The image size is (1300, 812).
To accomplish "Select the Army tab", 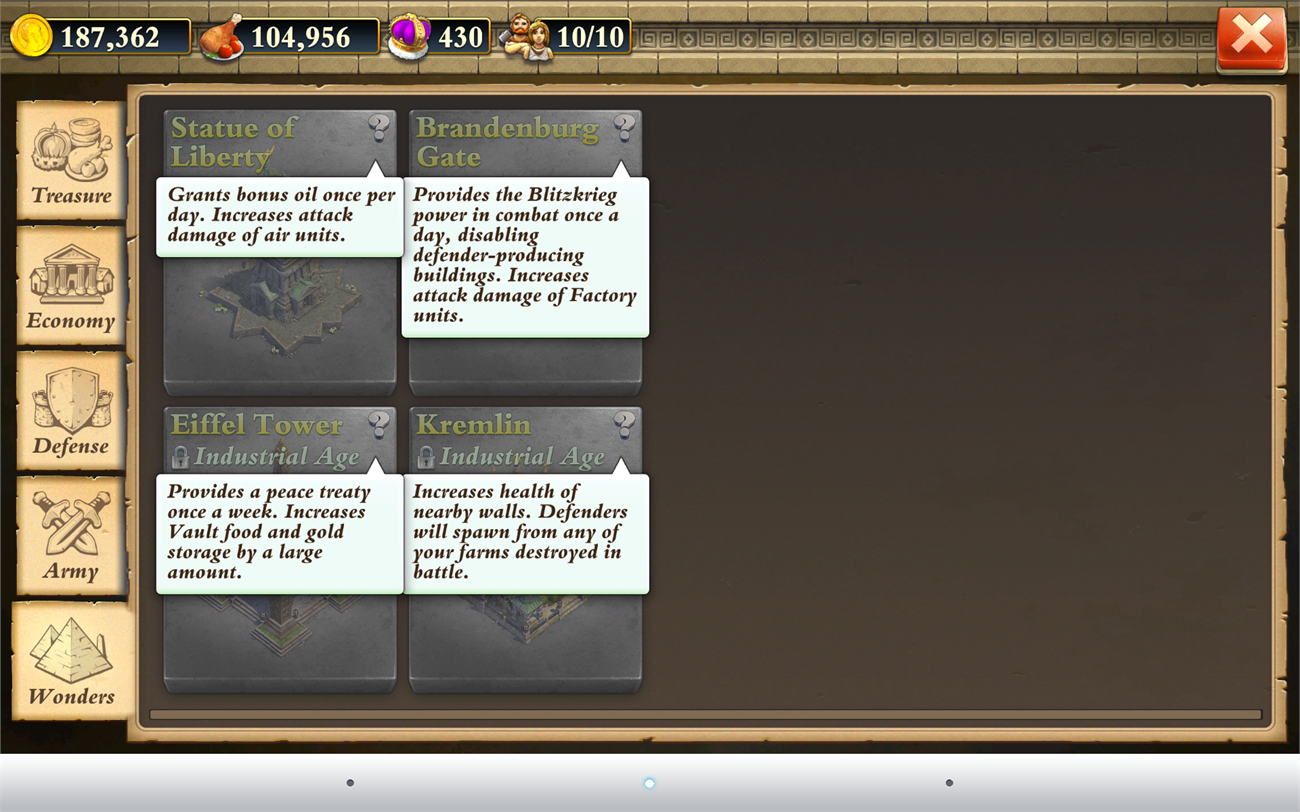I will pyautogui.click(x=71, y=535).
